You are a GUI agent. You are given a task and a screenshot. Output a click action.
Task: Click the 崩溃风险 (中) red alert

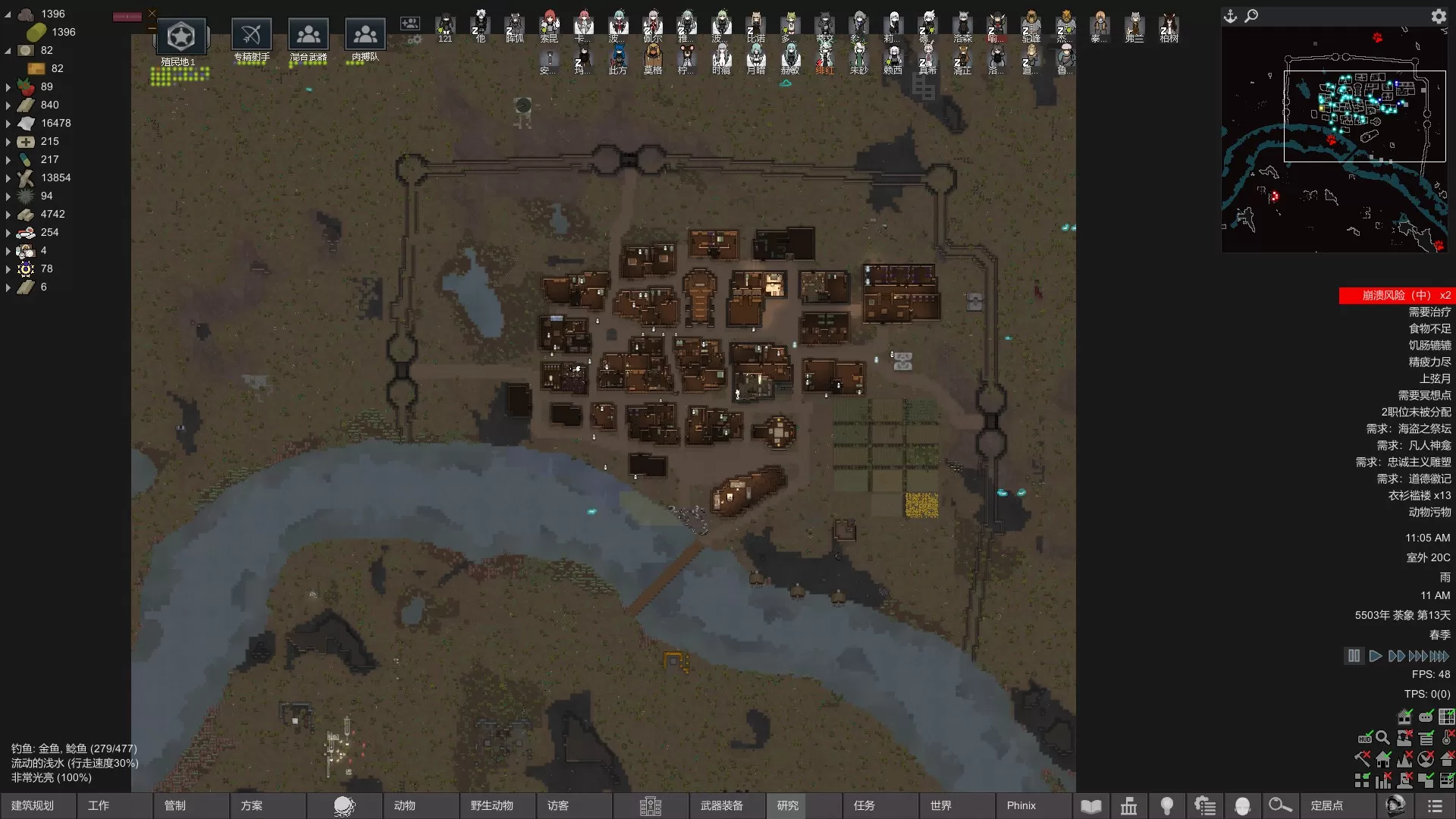point(1397,295)
